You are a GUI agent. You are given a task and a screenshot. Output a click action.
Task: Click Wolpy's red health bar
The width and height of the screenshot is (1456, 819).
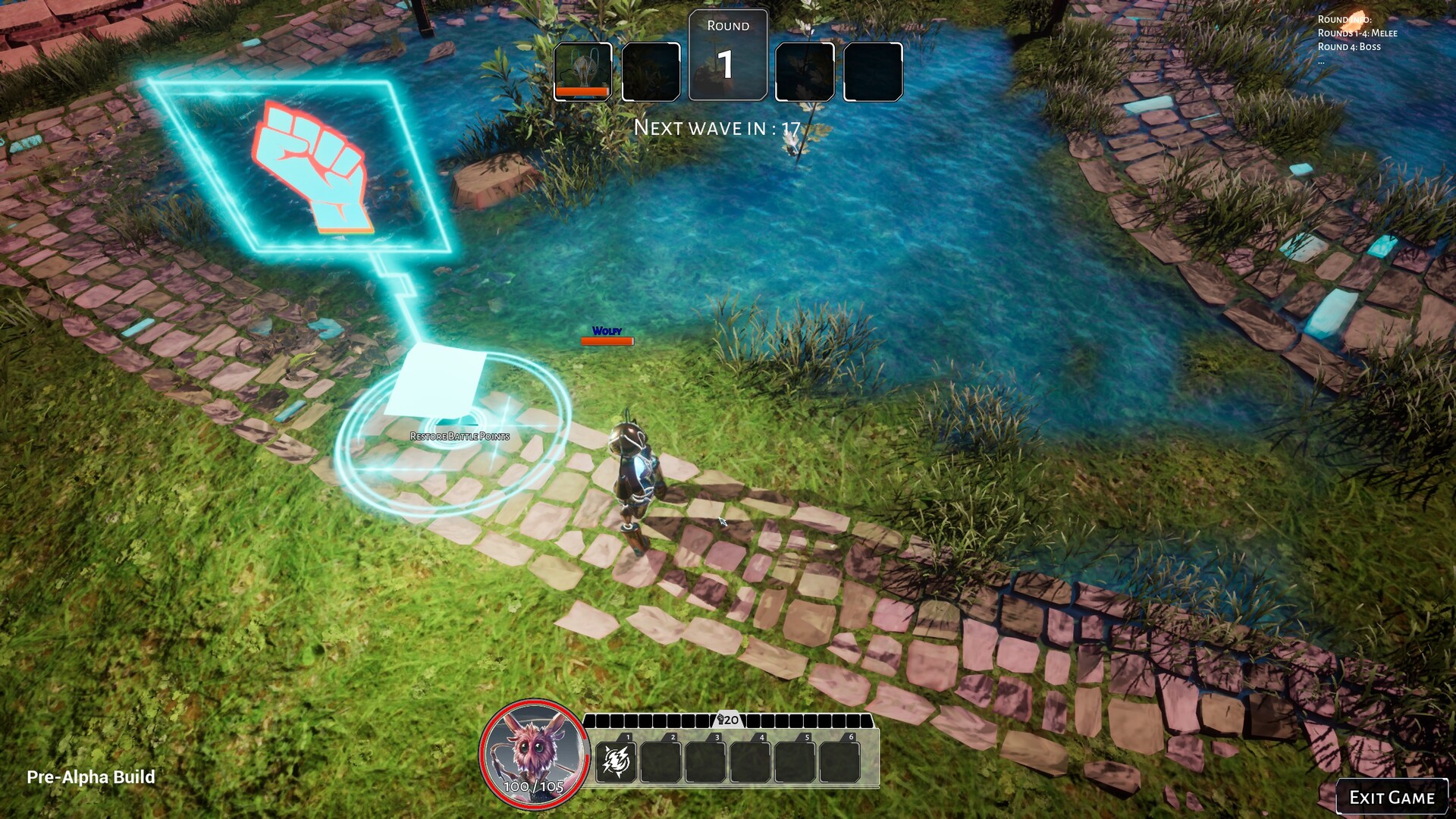point(607,340)
